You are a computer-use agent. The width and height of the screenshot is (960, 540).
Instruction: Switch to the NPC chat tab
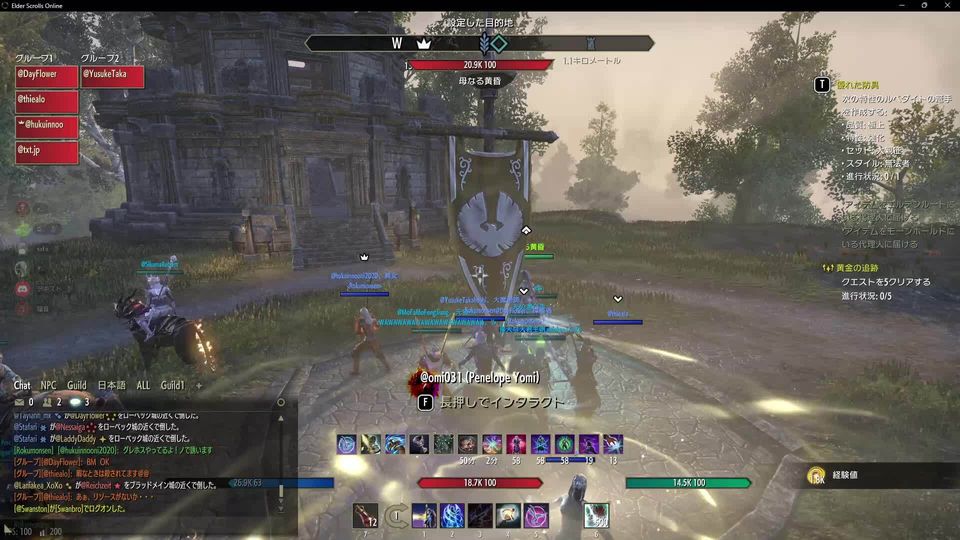click(x=48, y=385)
